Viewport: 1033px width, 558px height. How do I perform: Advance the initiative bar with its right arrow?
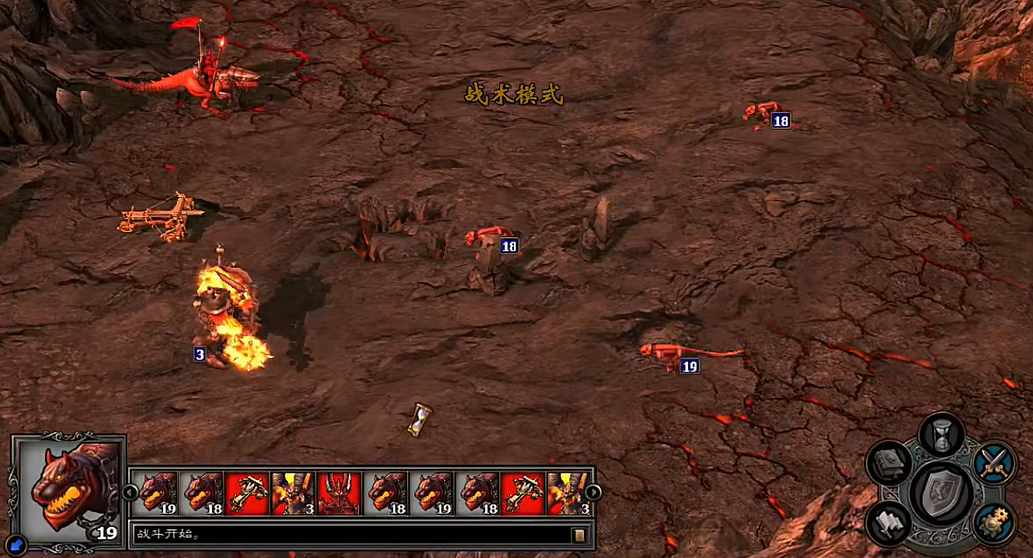tap(594, 492)
